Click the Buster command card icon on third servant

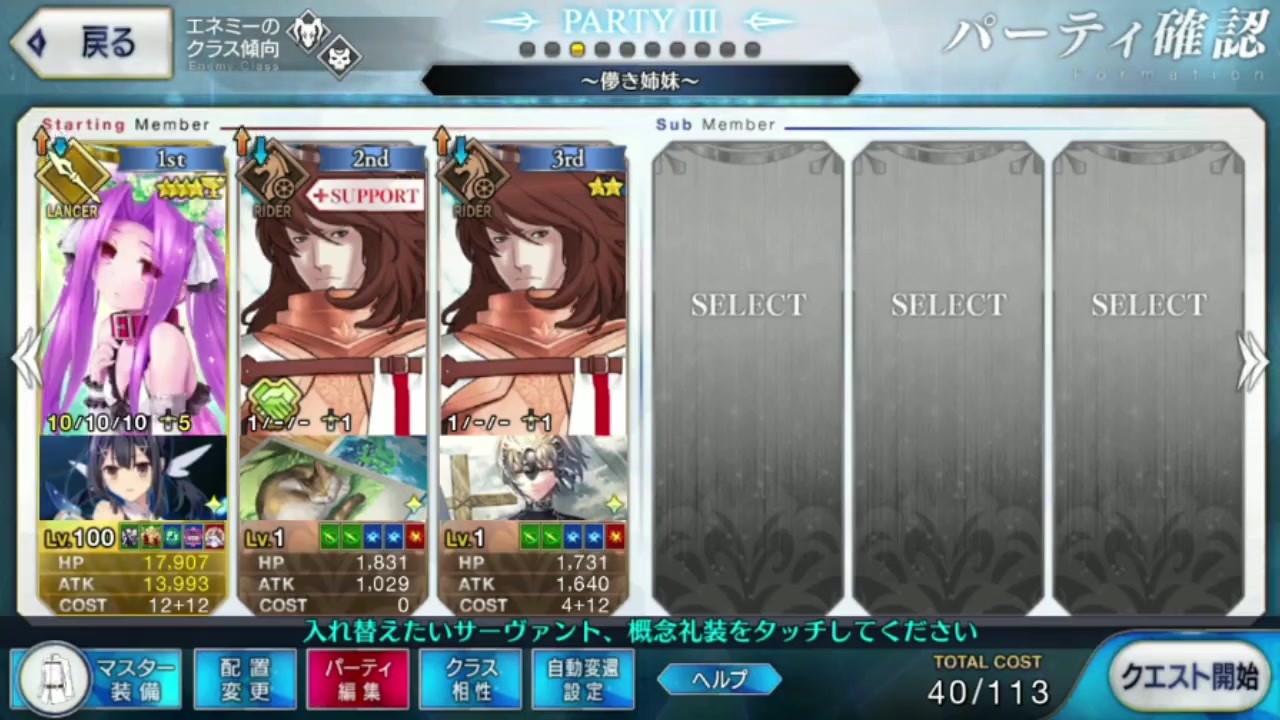pos(616,538)
